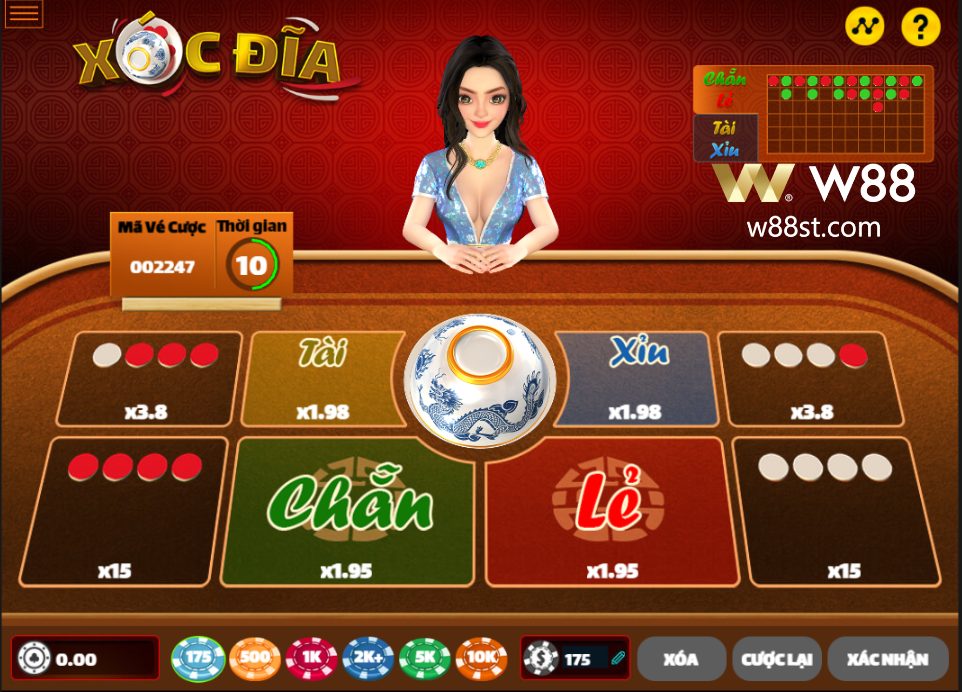The width and height of the screenshot is (962, 692).
Task: Confirm bets with Xác Nhận
Action: point(887,659)
